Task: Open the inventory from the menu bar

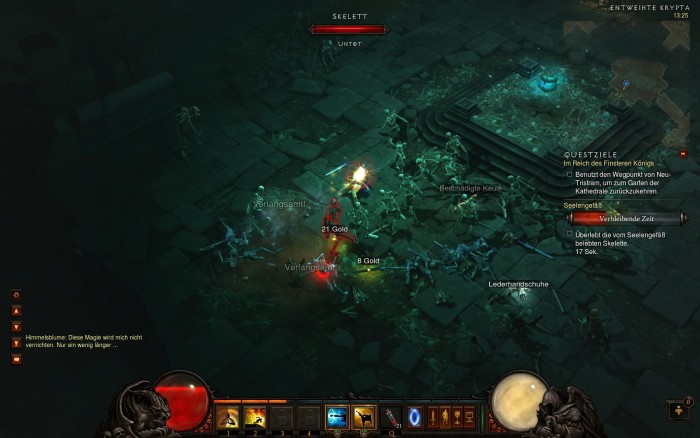Action: click(x=444, y=416)
